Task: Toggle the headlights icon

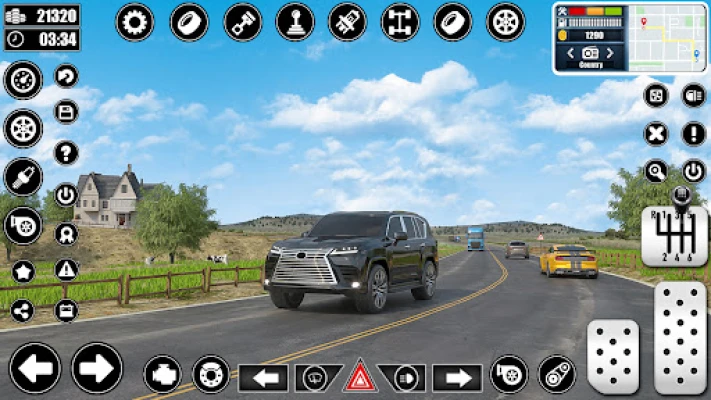Action: tap(406, 378)
